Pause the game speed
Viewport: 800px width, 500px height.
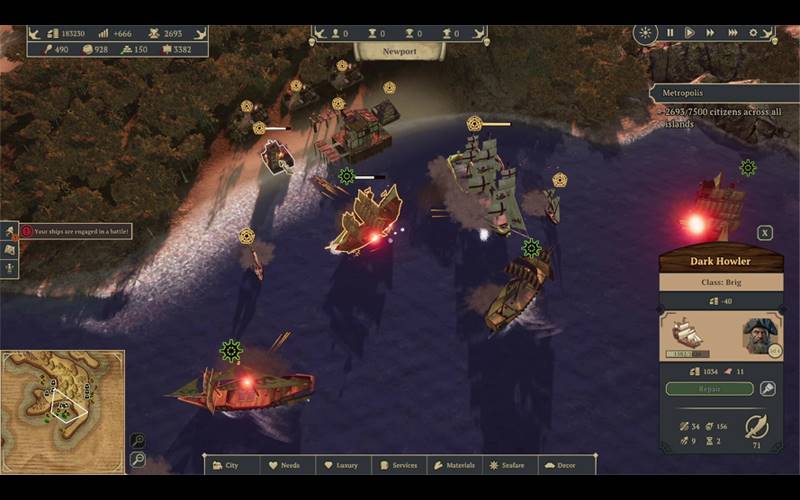(670, 33)
